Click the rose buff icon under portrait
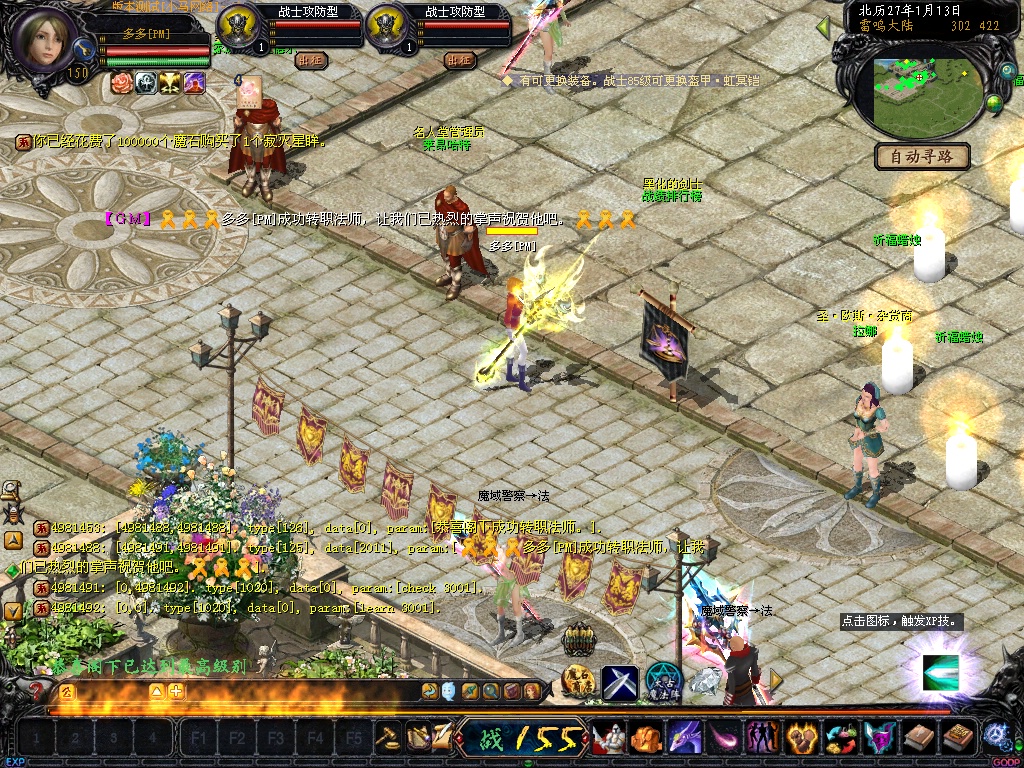Viewport: 1024px width, 768px height. click(122, 83)
